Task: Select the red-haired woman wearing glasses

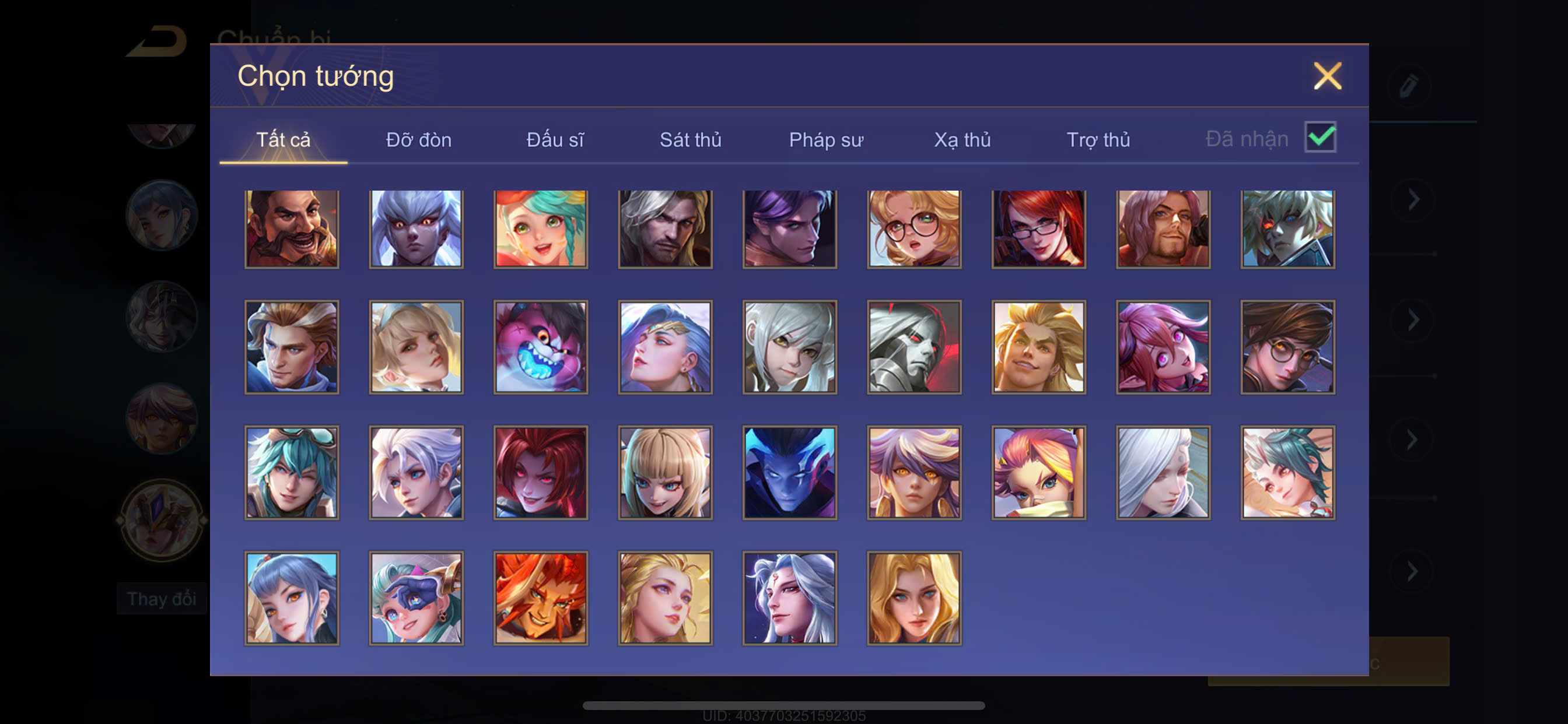Action: (1038, 229)
